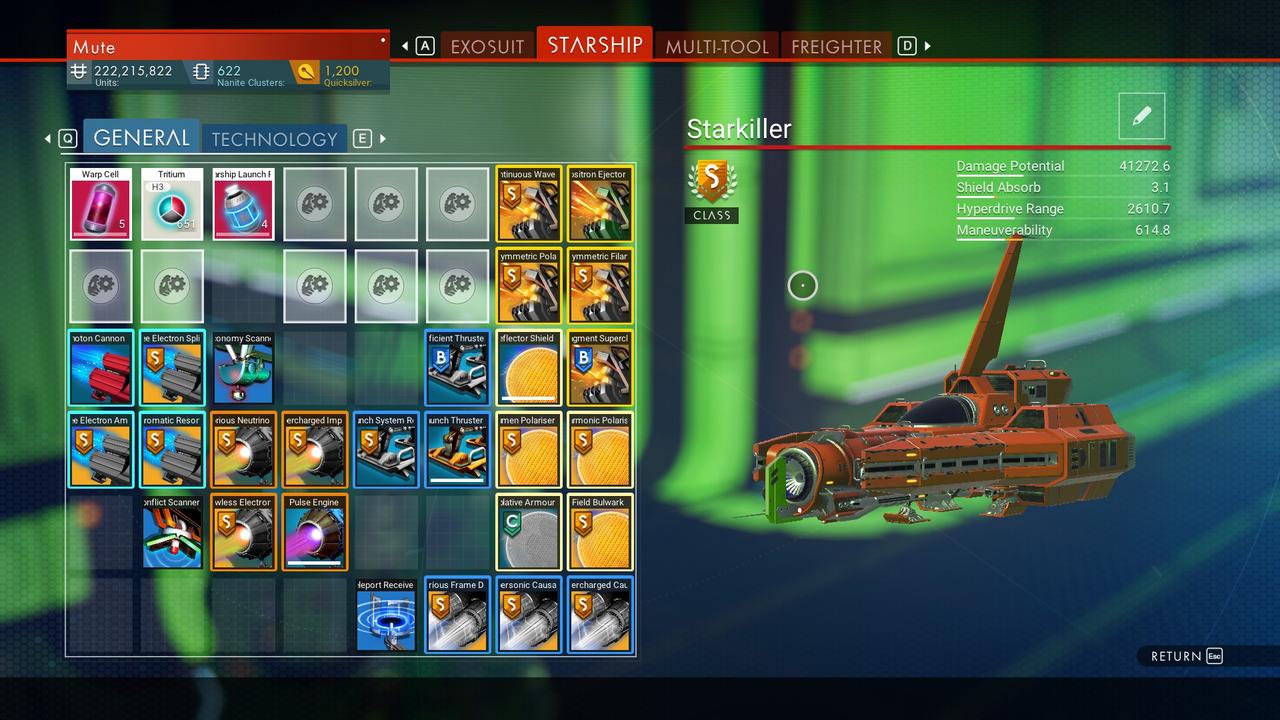
Task: Click the Economy Scanner module
Action: tap(243, 368)
